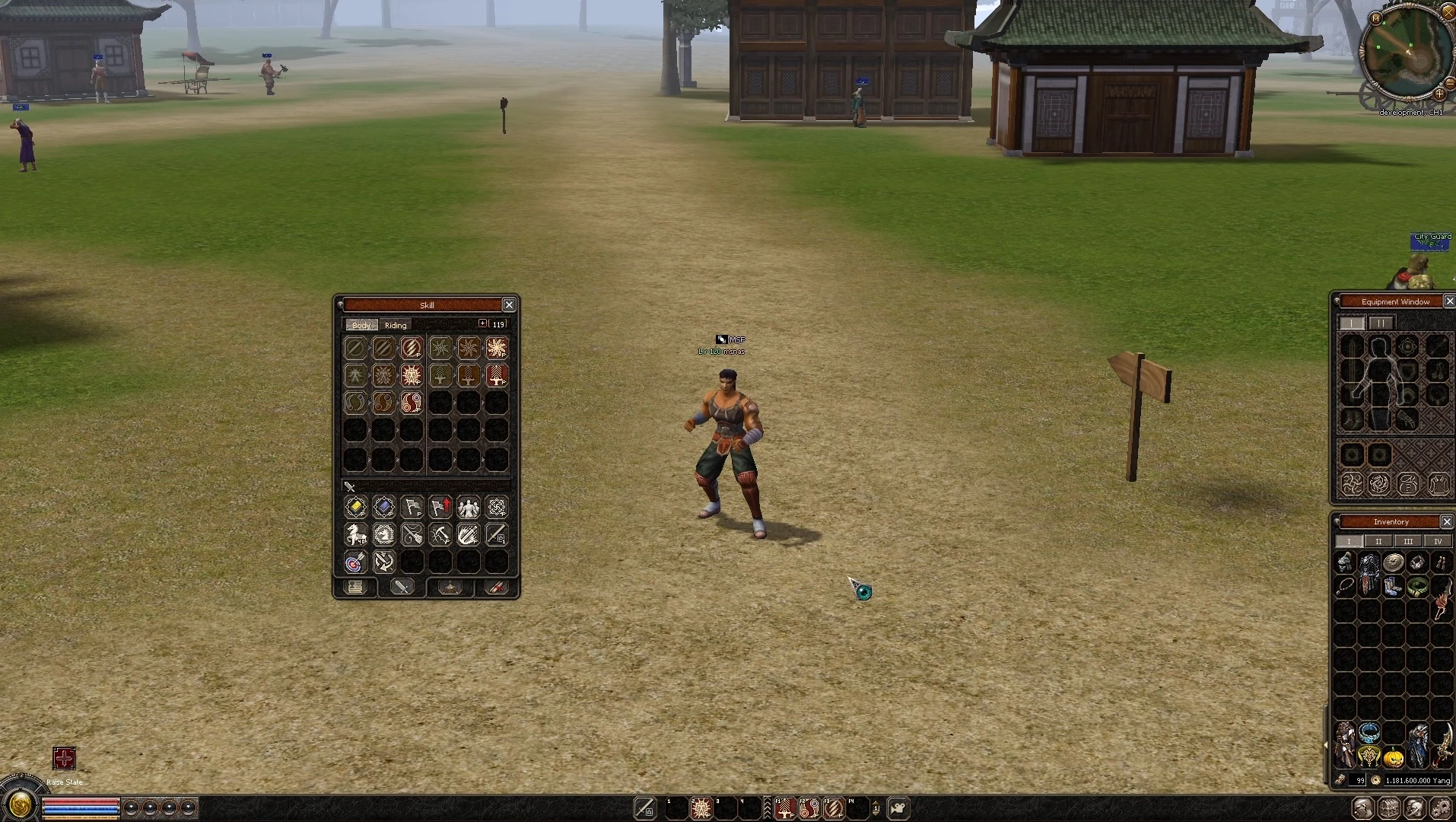
Task: Open the gear settings button in bottom bar
Action: point(1440,808)
